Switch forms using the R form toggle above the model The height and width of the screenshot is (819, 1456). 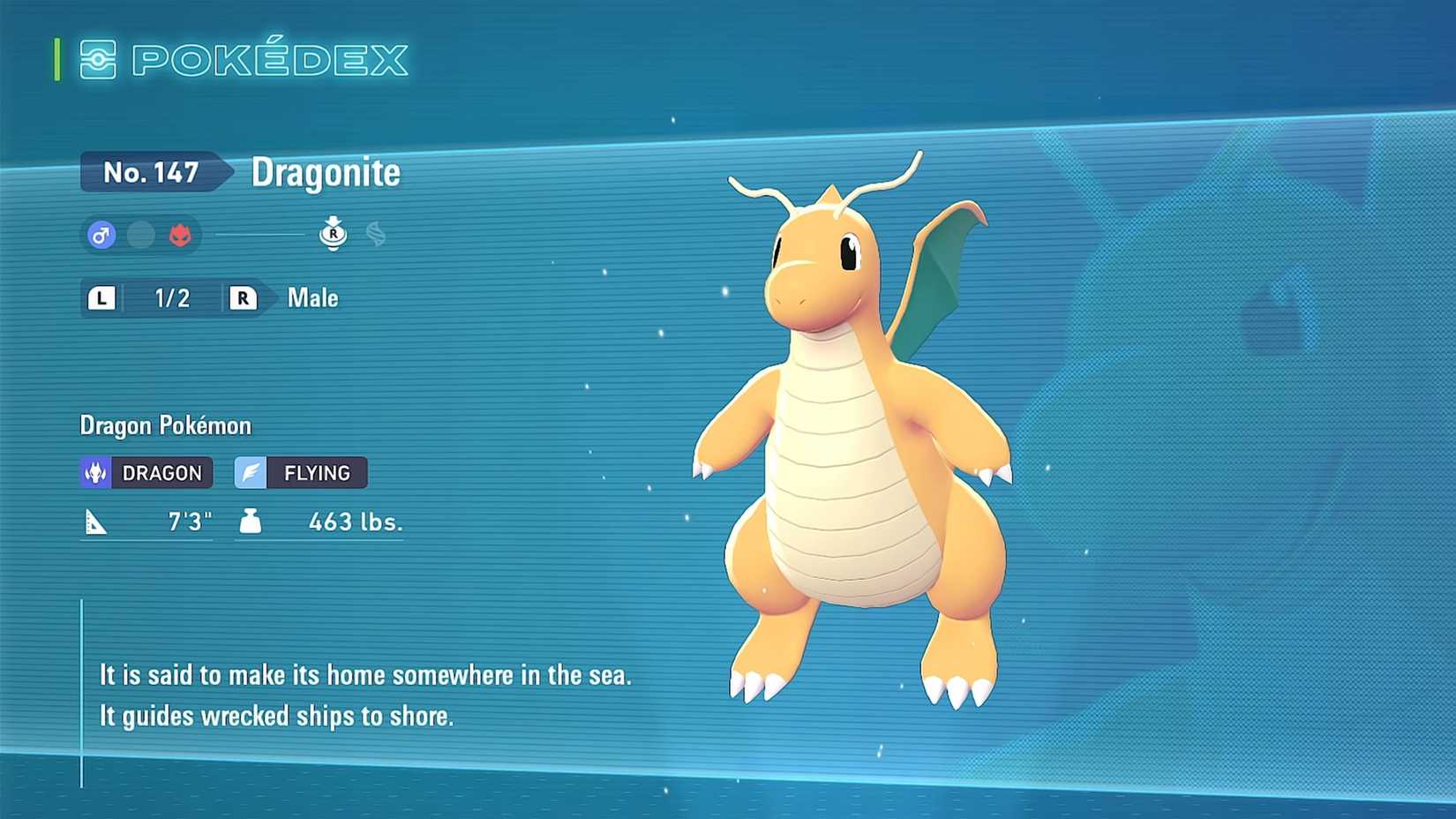(x=334, y=234)
